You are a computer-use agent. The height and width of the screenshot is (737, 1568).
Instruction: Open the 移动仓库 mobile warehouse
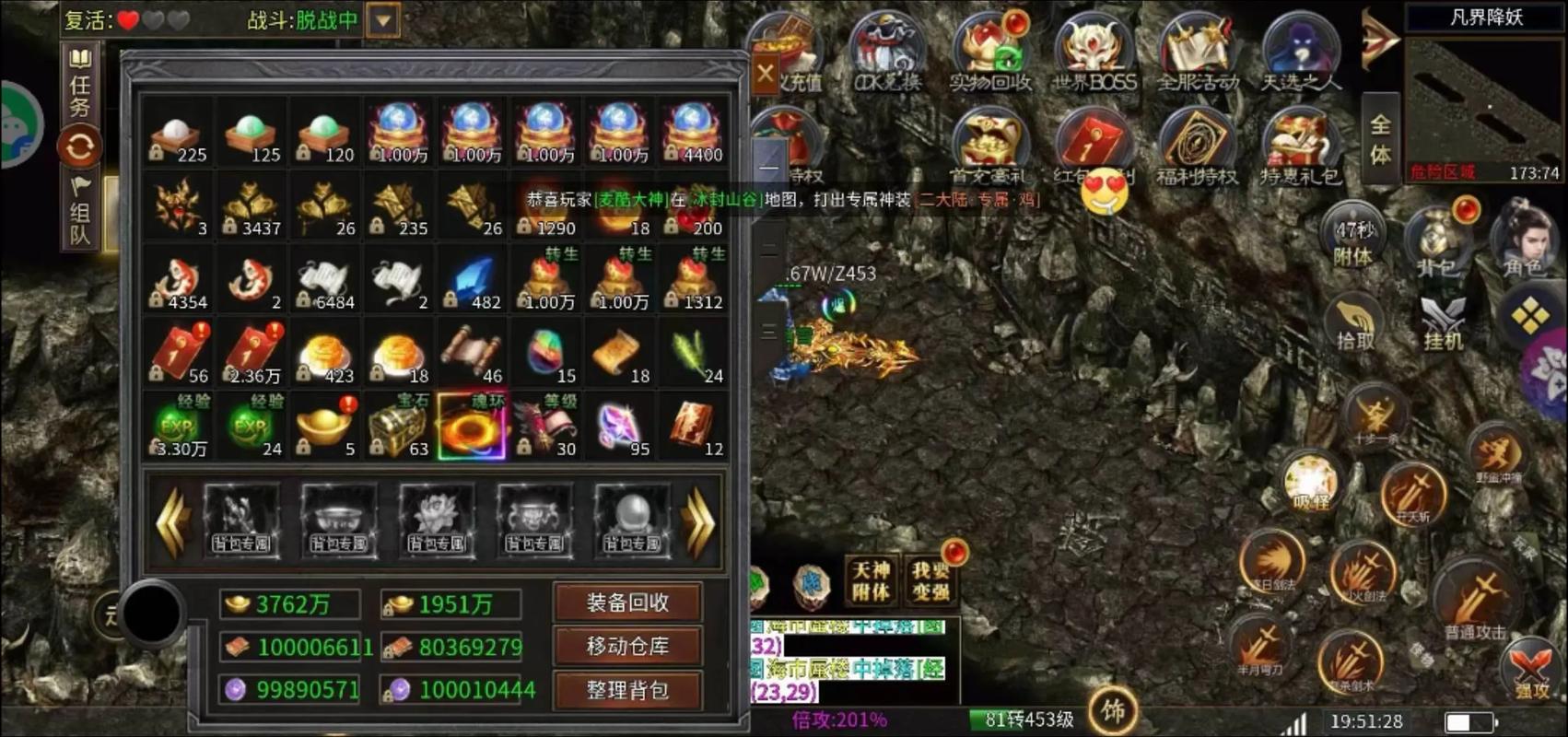[627, 647]
